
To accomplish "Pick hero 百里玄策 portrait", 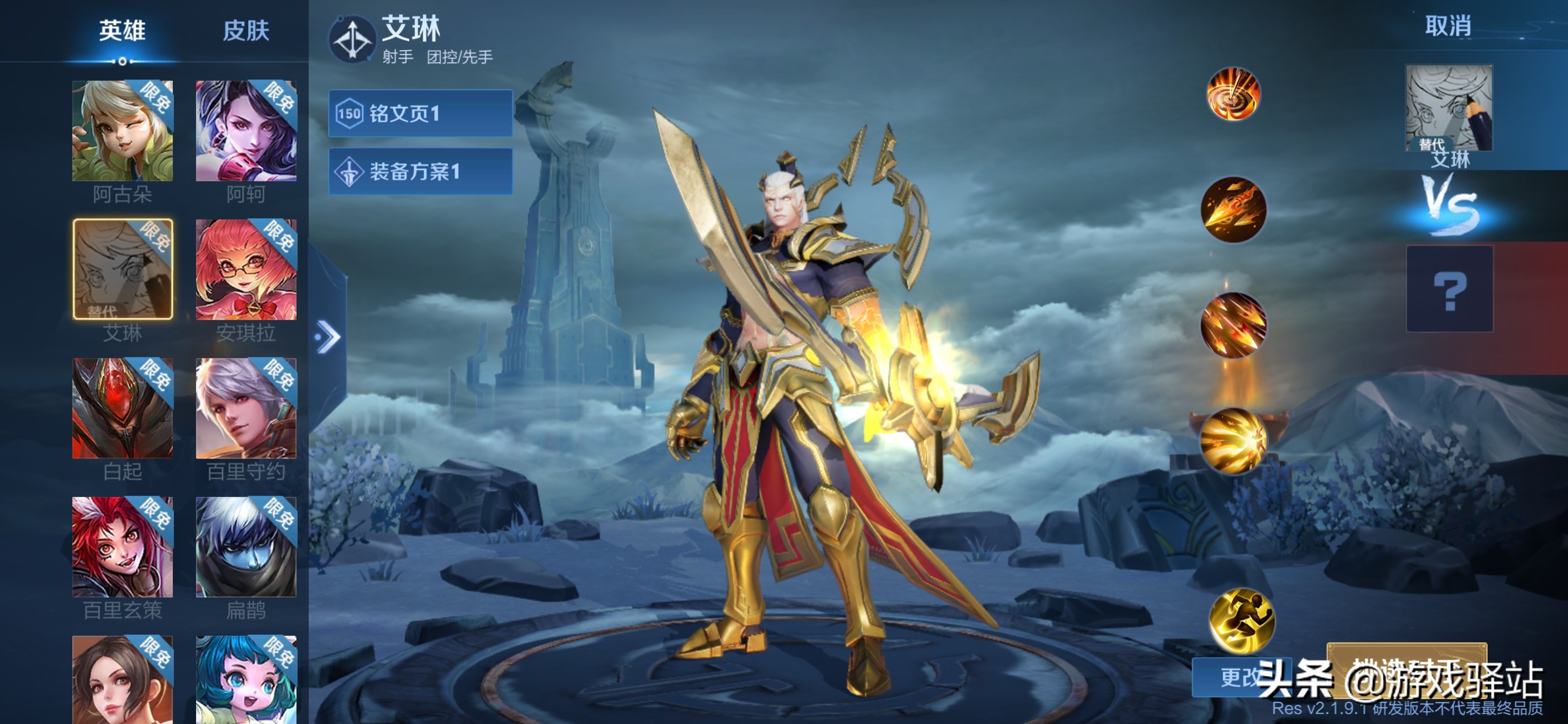I will pyautogui.click(x=122, y=547).
